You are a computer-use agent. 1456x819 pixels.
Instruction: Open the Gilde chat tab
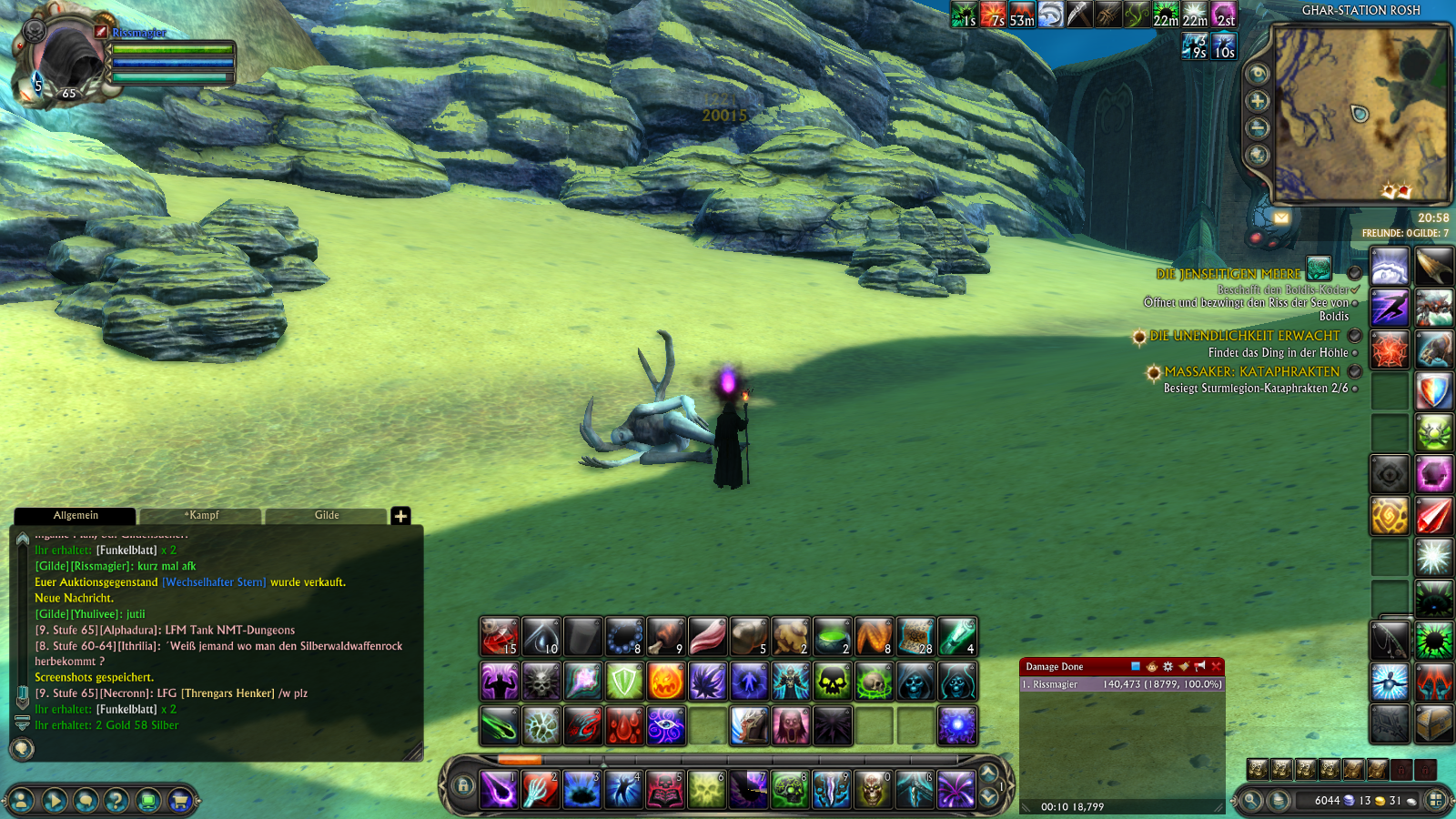coord(327,515)
